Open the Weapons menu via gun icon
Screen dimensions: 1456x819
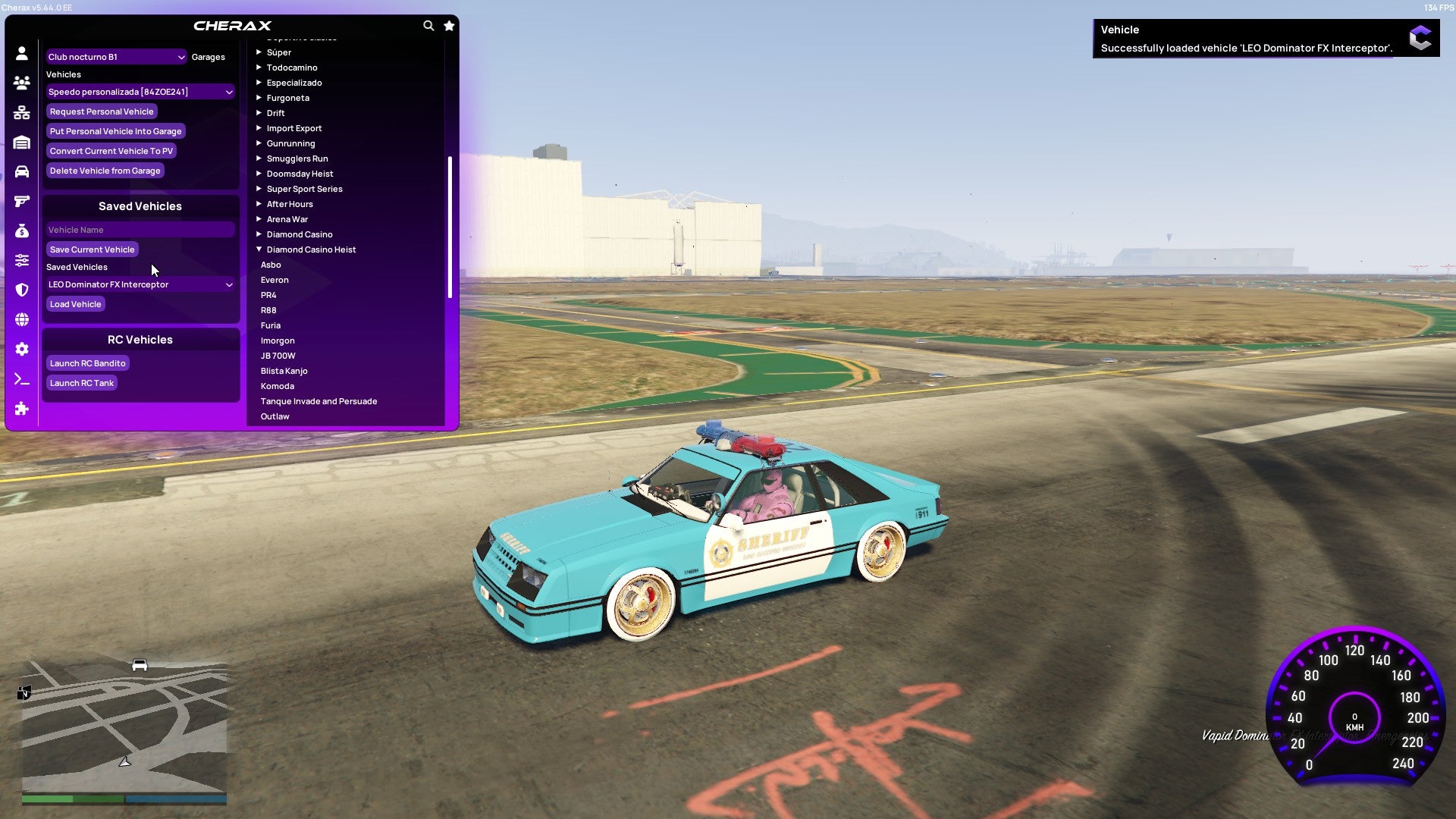pos(22,200)
